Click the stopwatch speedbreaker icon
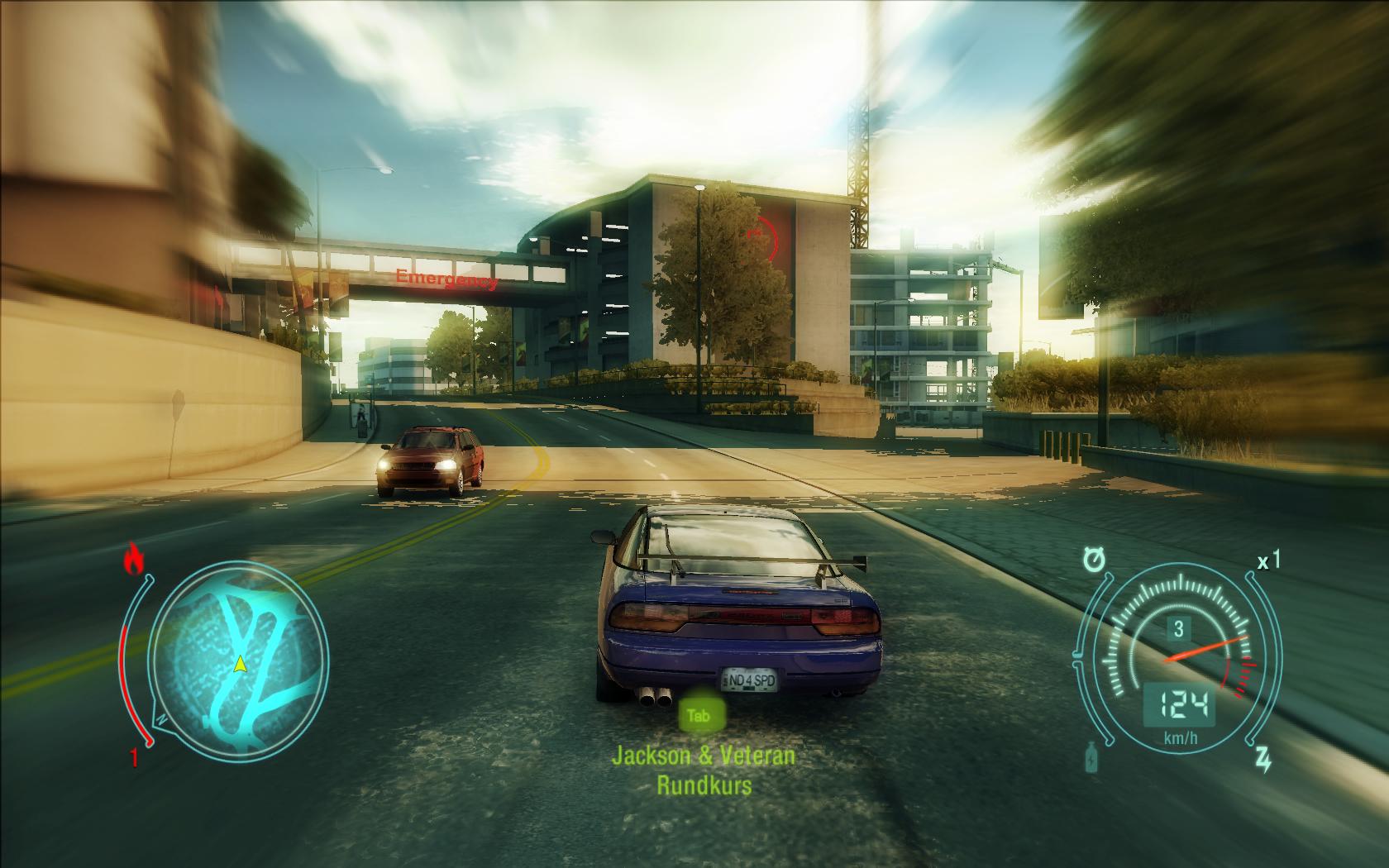This screenshot has width=1389, height=868. (1094, 561)
